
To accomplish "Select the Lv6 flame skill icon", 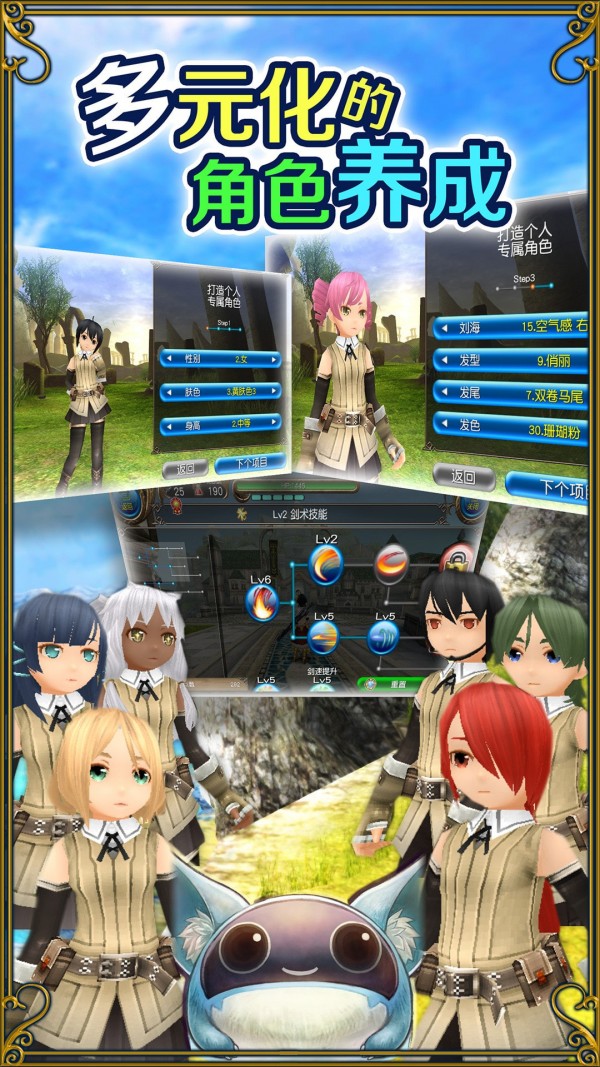I will [x=263, y=602].
